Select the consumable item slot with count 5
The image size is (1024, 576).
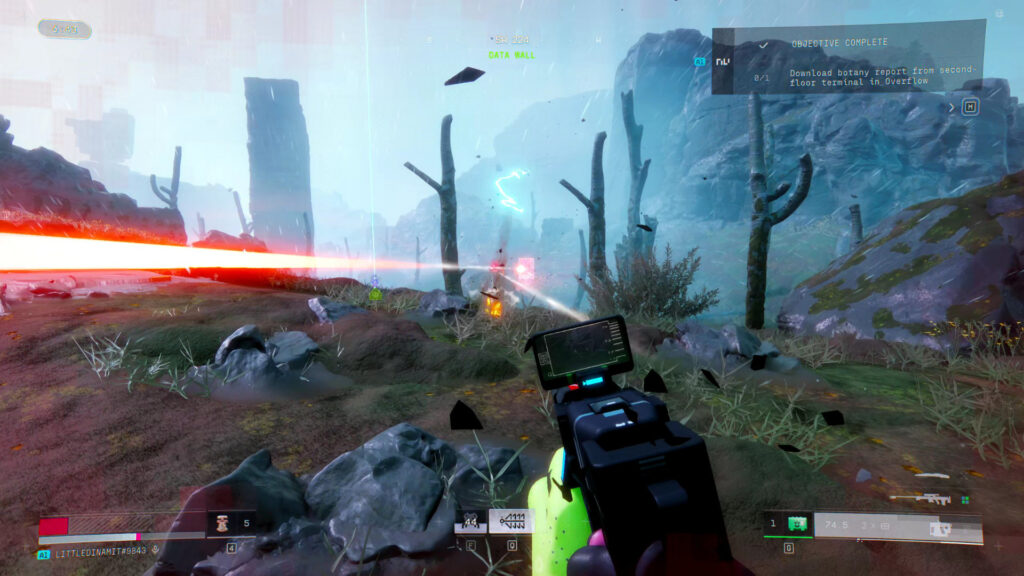pyautogui.click(x=231, y=522)
